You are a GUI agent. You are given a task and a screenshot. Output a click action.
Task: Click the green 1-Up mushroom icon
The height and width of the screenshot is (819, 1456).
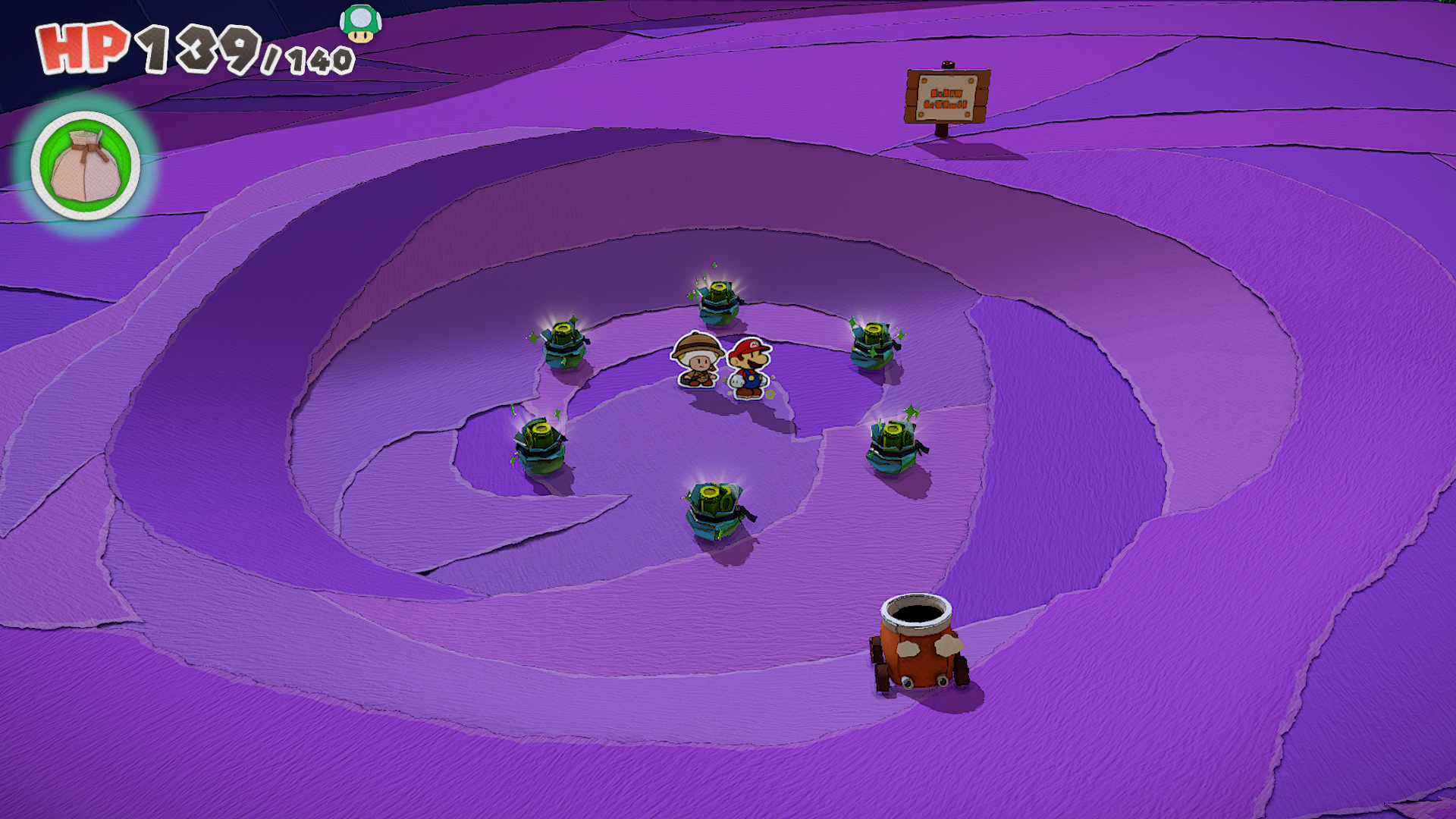coord(360,23)
